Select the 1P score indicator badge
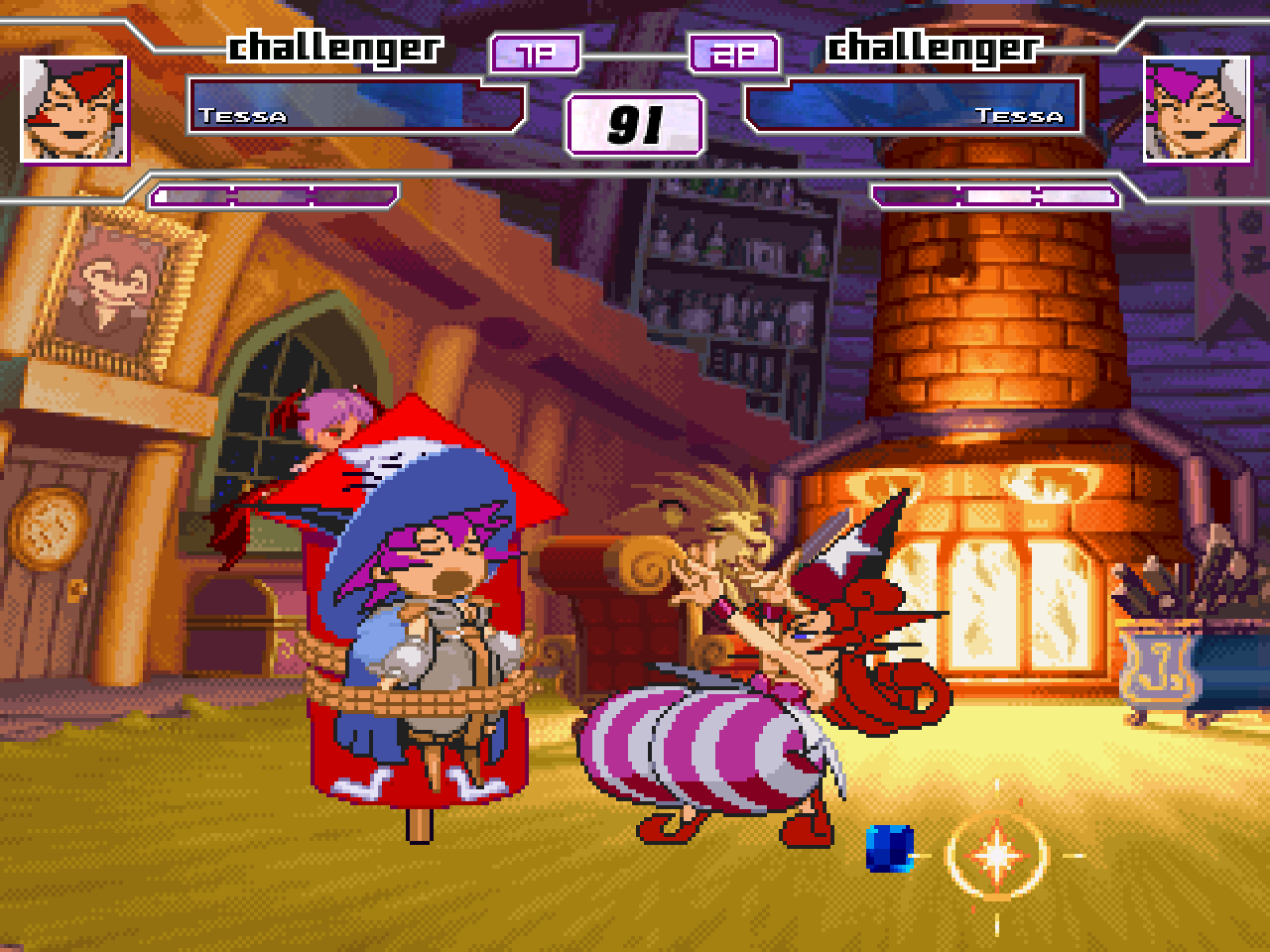 [534, 54]
